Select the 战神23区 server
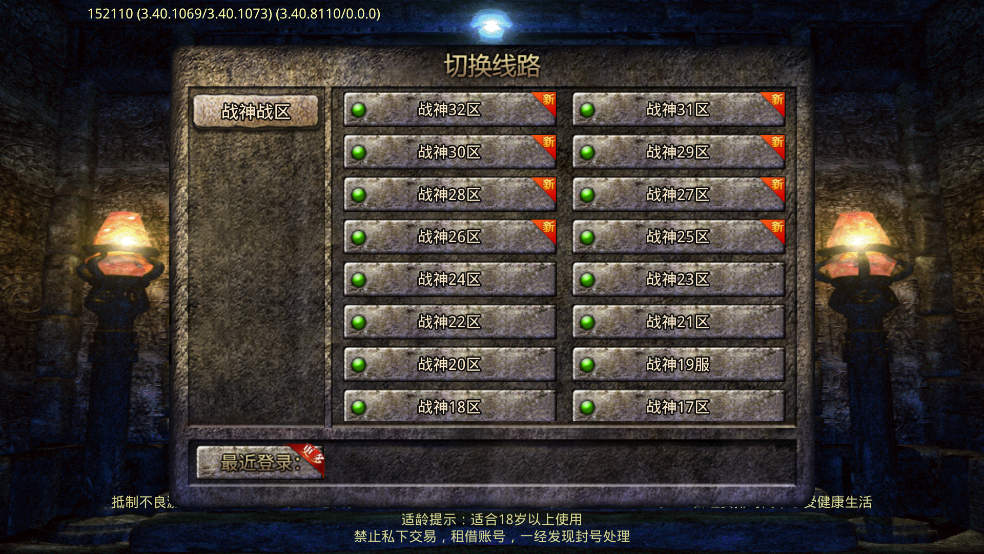This screenshot has height=554, width=984. tap(678, 279)
